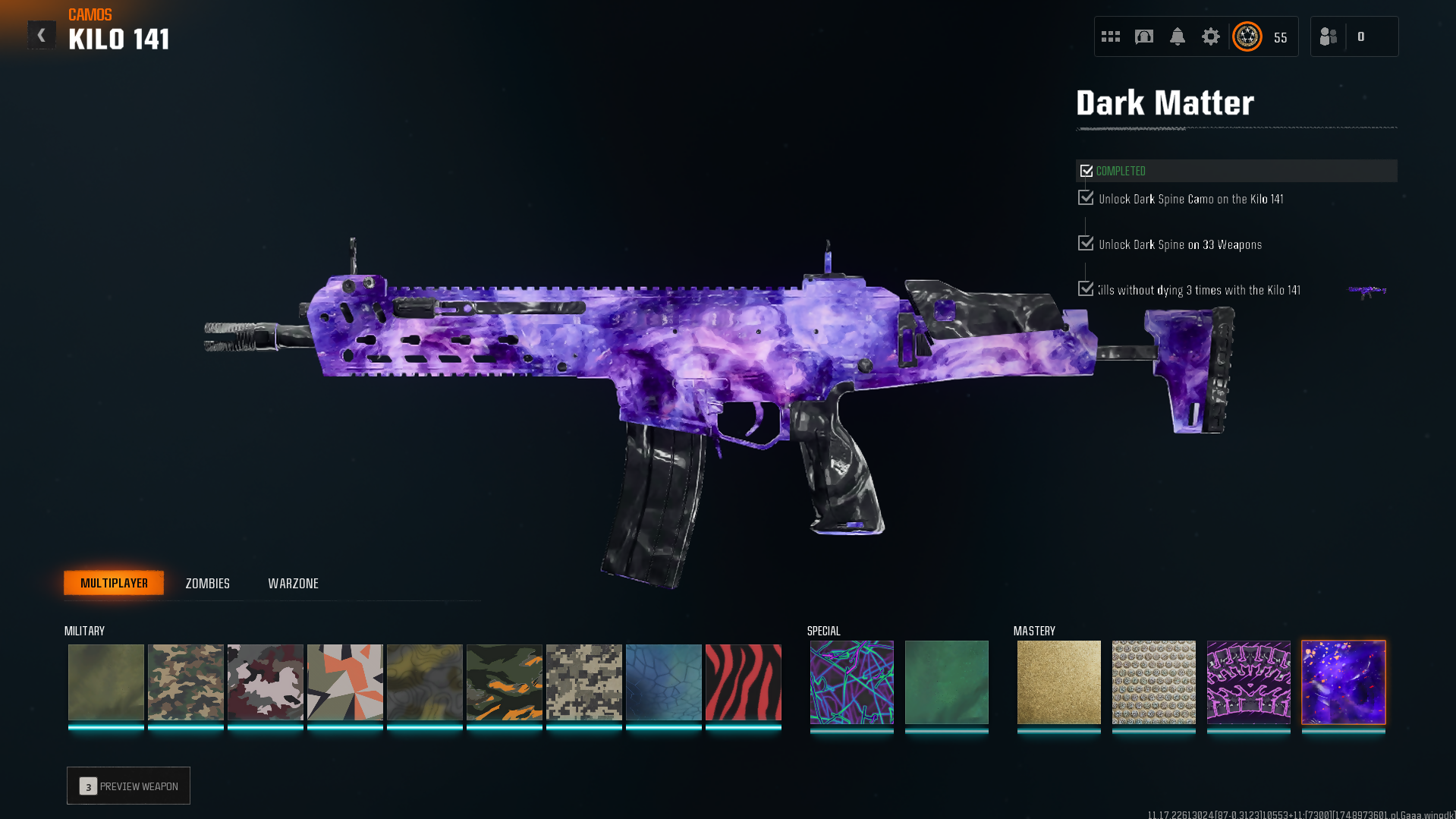Select the gold mastery camo
The image size is (1456, 819).
coord(1058,682)
